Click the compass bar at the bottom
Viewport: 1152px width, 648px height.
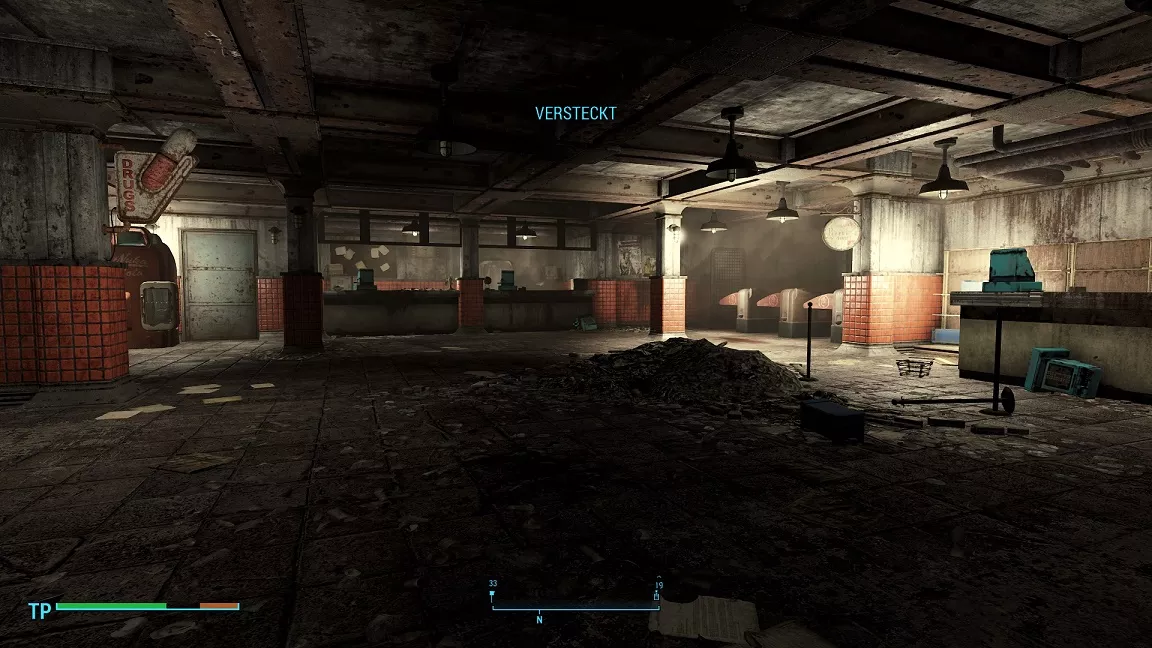coord(575,607)
